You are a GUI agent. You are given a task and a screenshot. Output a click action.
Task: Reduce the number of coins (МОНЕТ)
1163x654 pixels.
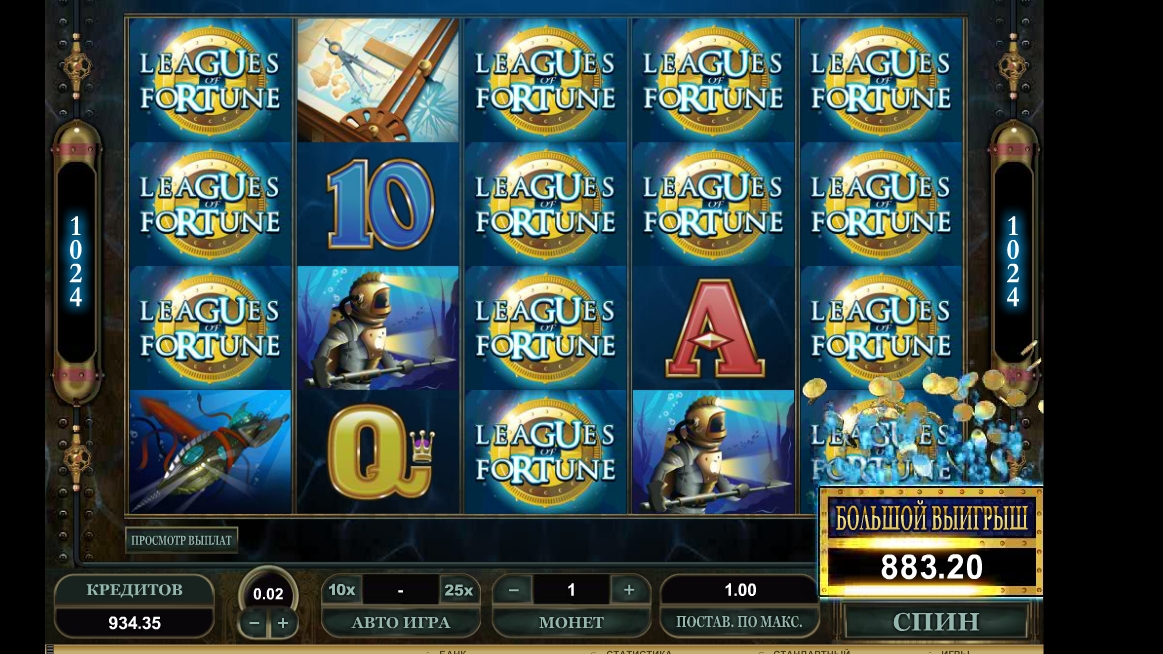click(x=514, y=590)
